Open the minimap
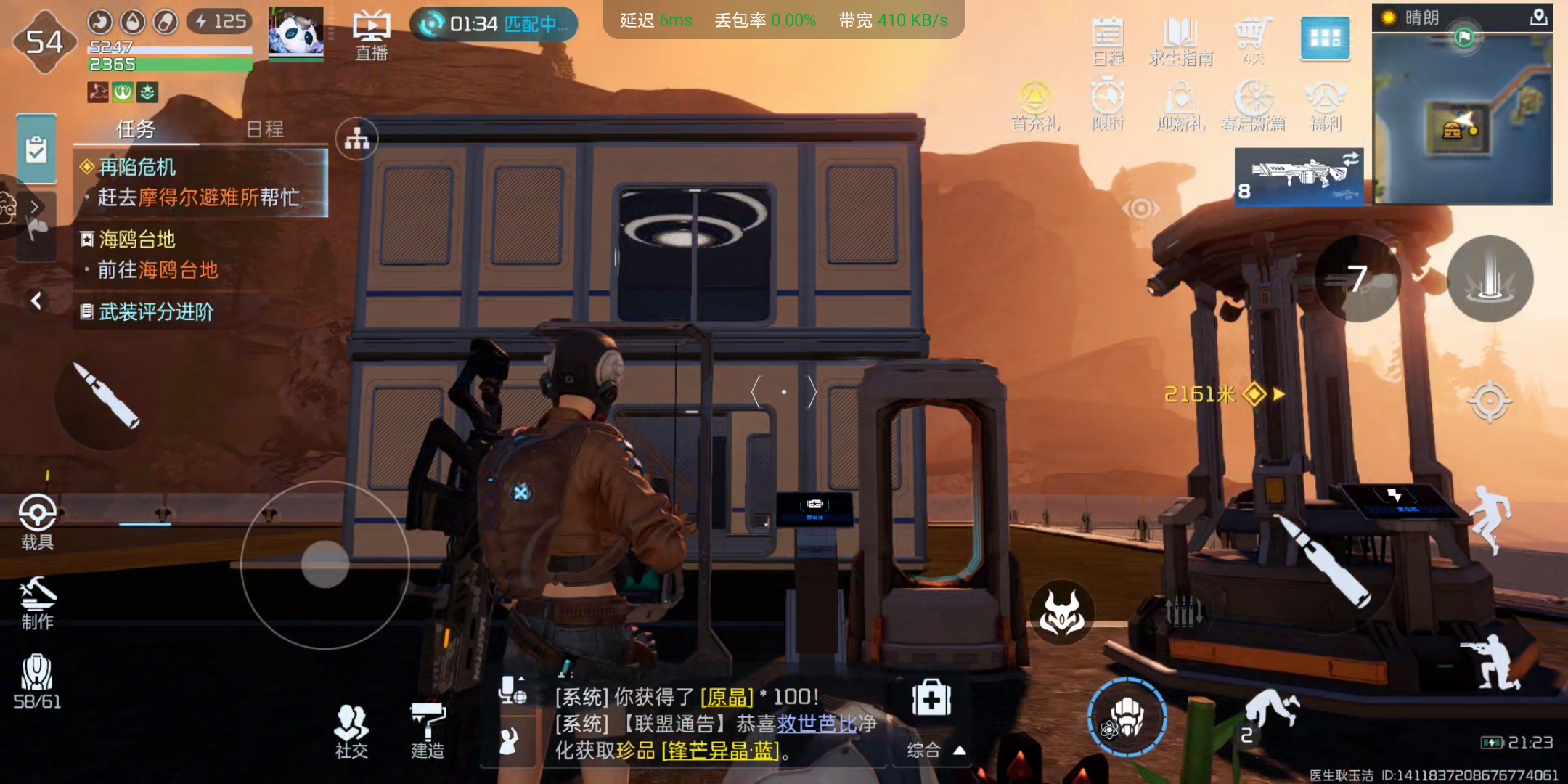The height and width of the screenshot is (784, 1568). coord(1462,118)
